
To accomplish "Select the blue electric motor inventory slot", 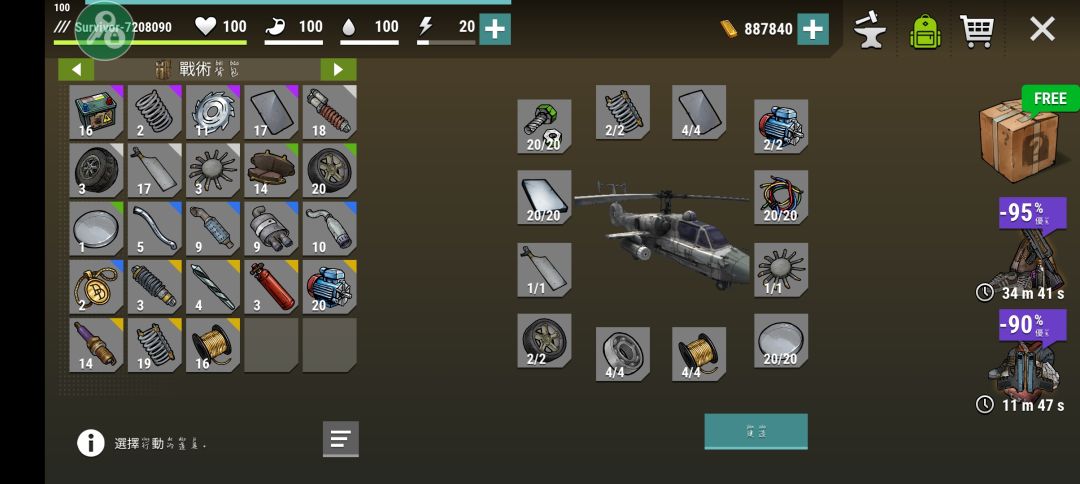I will point(329,287).
